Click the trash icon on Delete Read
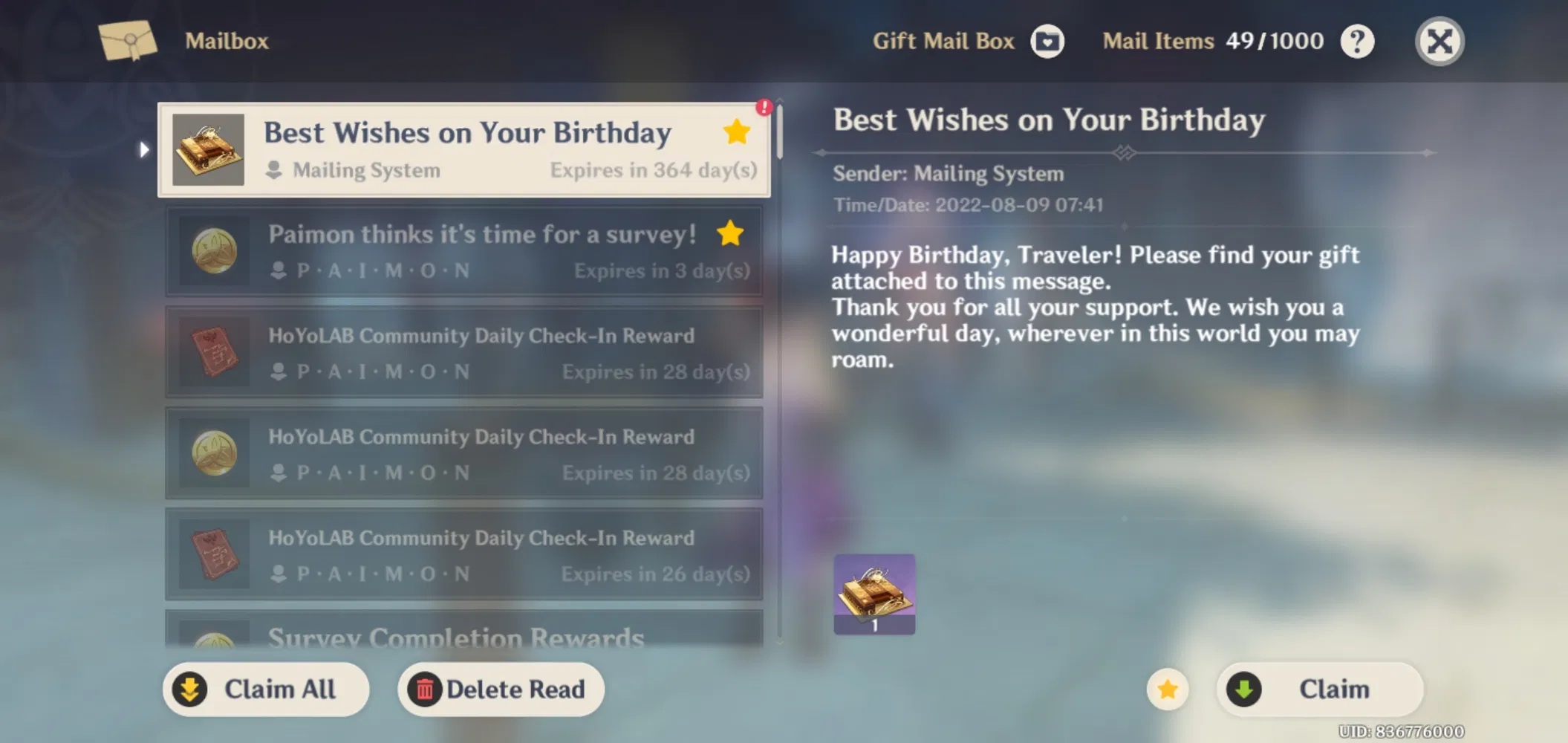1568x743 pixels. pyautogui.click(x=425, y=690)
